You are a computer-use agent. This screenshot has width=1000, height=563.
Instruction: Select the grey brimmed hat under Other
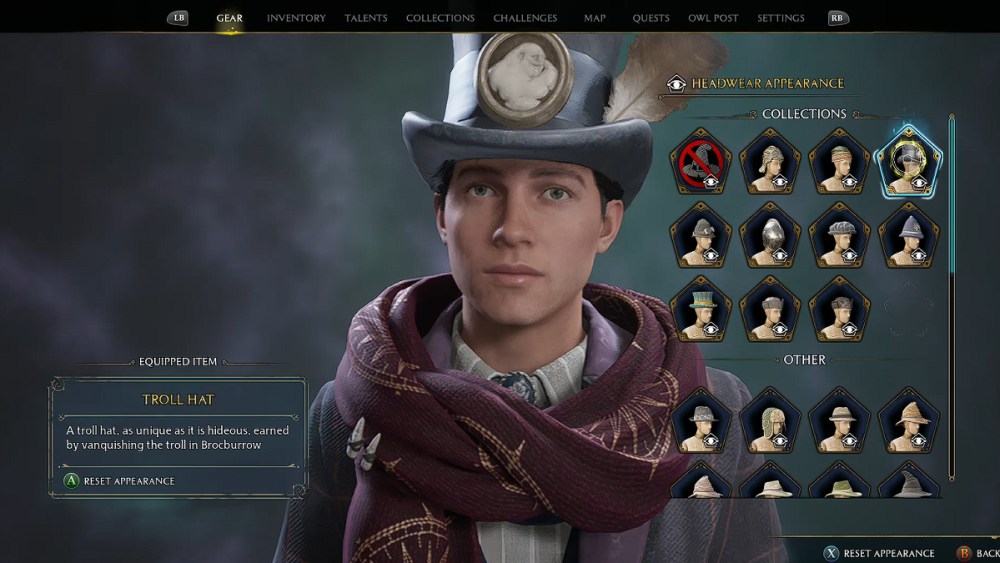pyautogui.click(x=702, y=420)
